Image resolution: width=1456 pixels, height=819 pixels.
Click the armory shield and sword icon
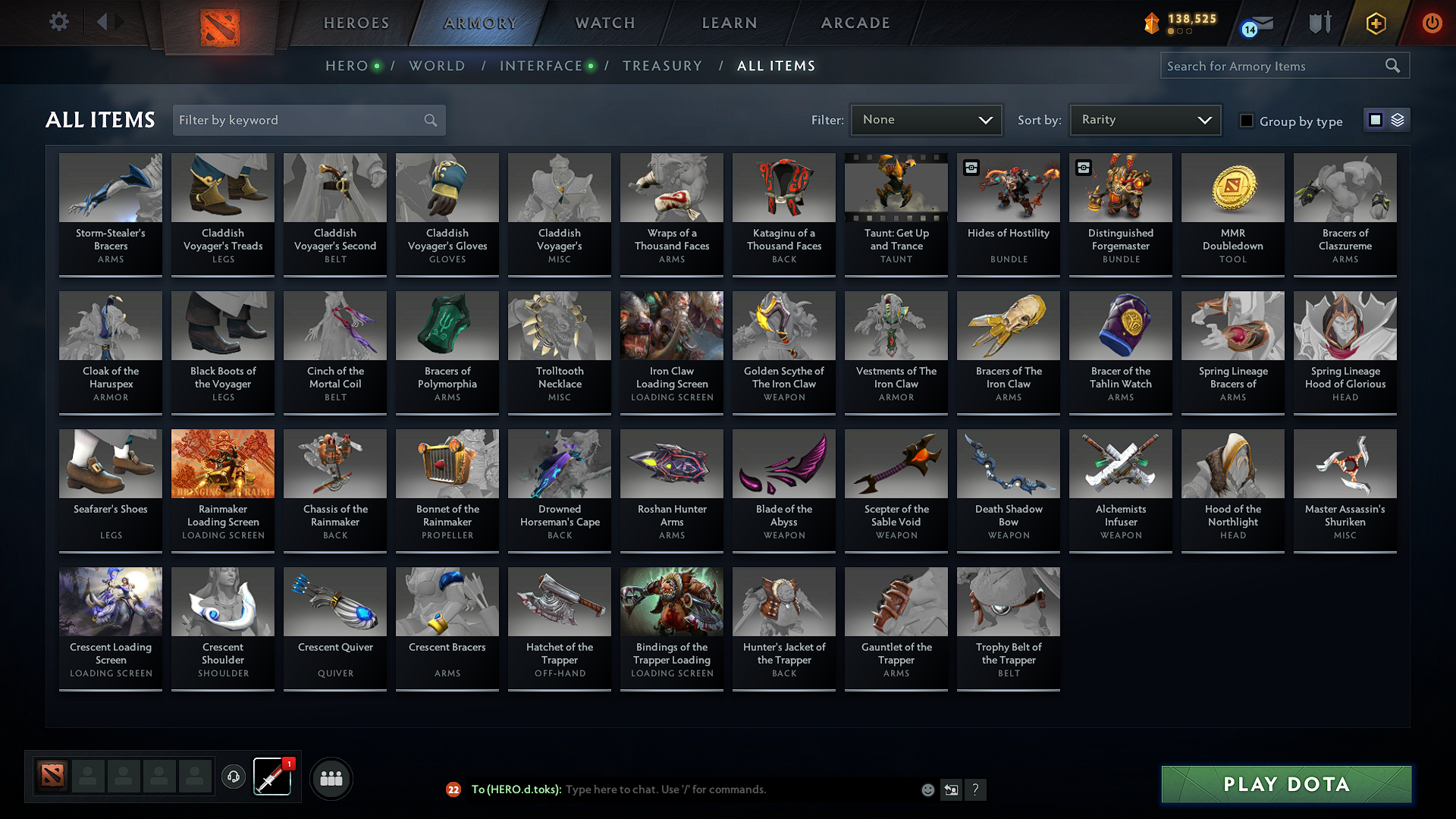coord(1319,23)
